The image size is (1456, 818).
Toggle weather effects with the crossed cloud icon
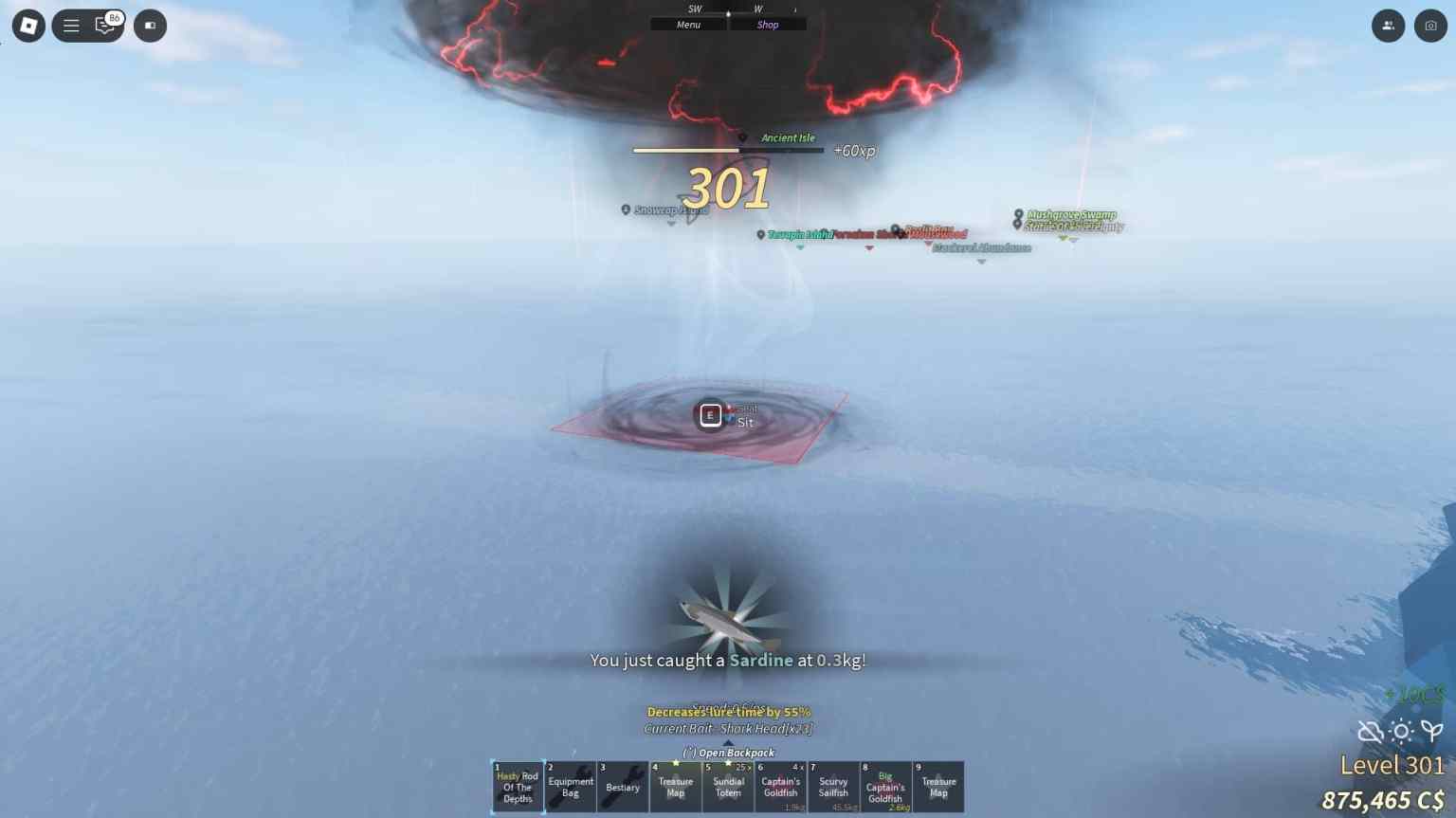coord(1371,732)
